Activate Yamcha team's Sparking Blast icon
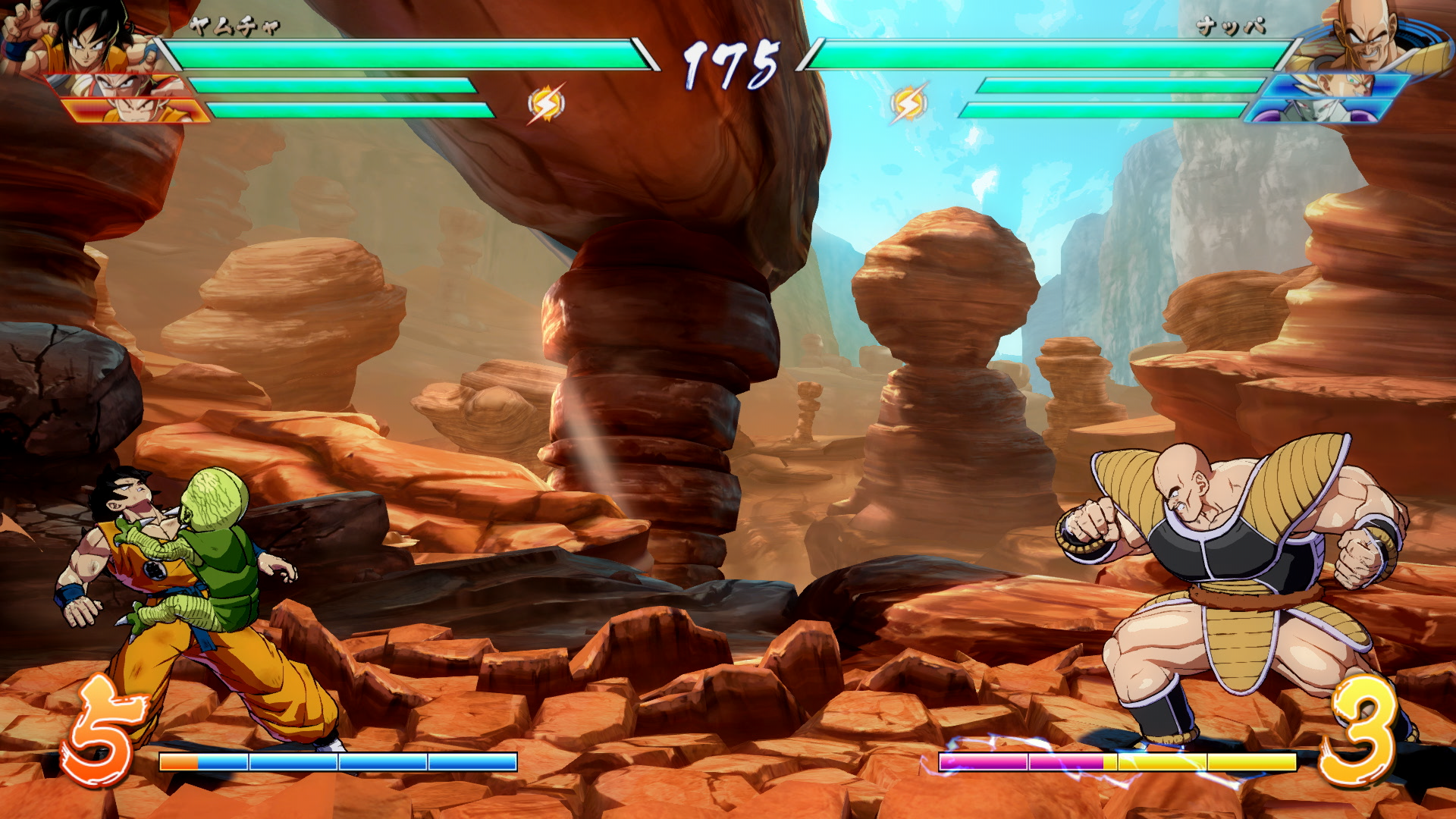This screenshot has width=1456, height=819. click(x=546, y=103)
